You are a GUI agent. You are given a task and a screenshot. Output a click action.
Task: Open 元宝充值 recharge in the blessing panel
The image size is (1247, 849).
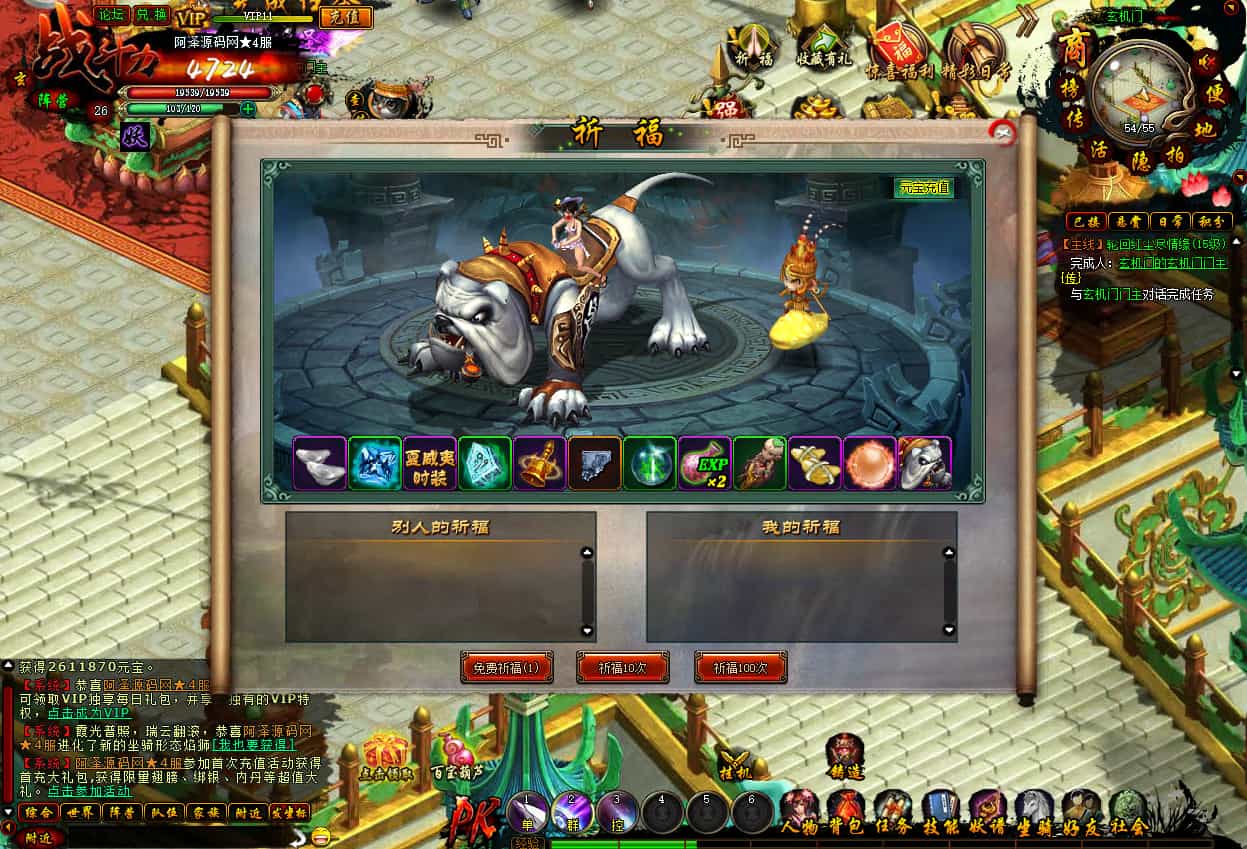(923, 187)
